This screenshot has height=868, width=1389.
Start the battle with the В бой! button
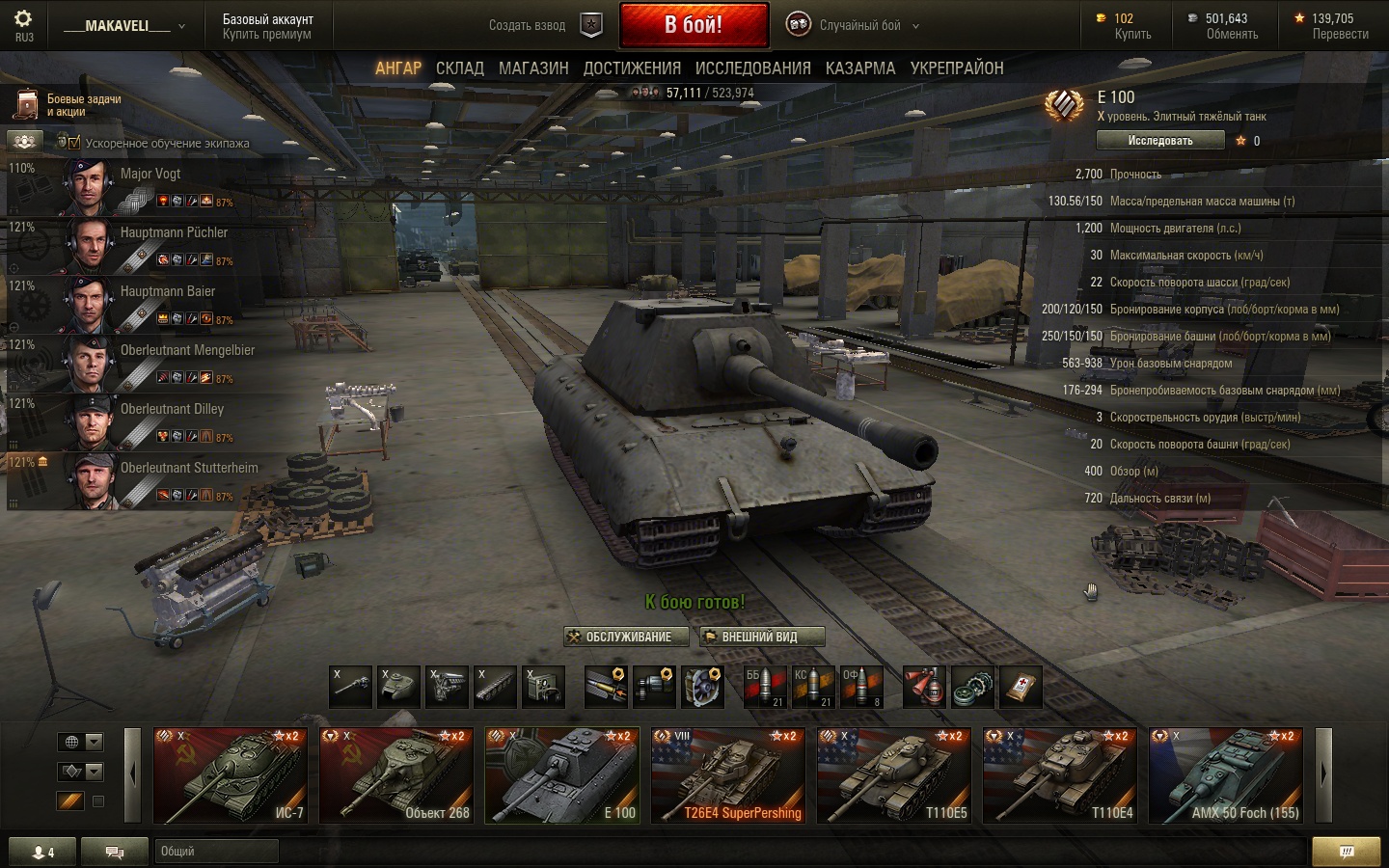(x=694, y=25)
